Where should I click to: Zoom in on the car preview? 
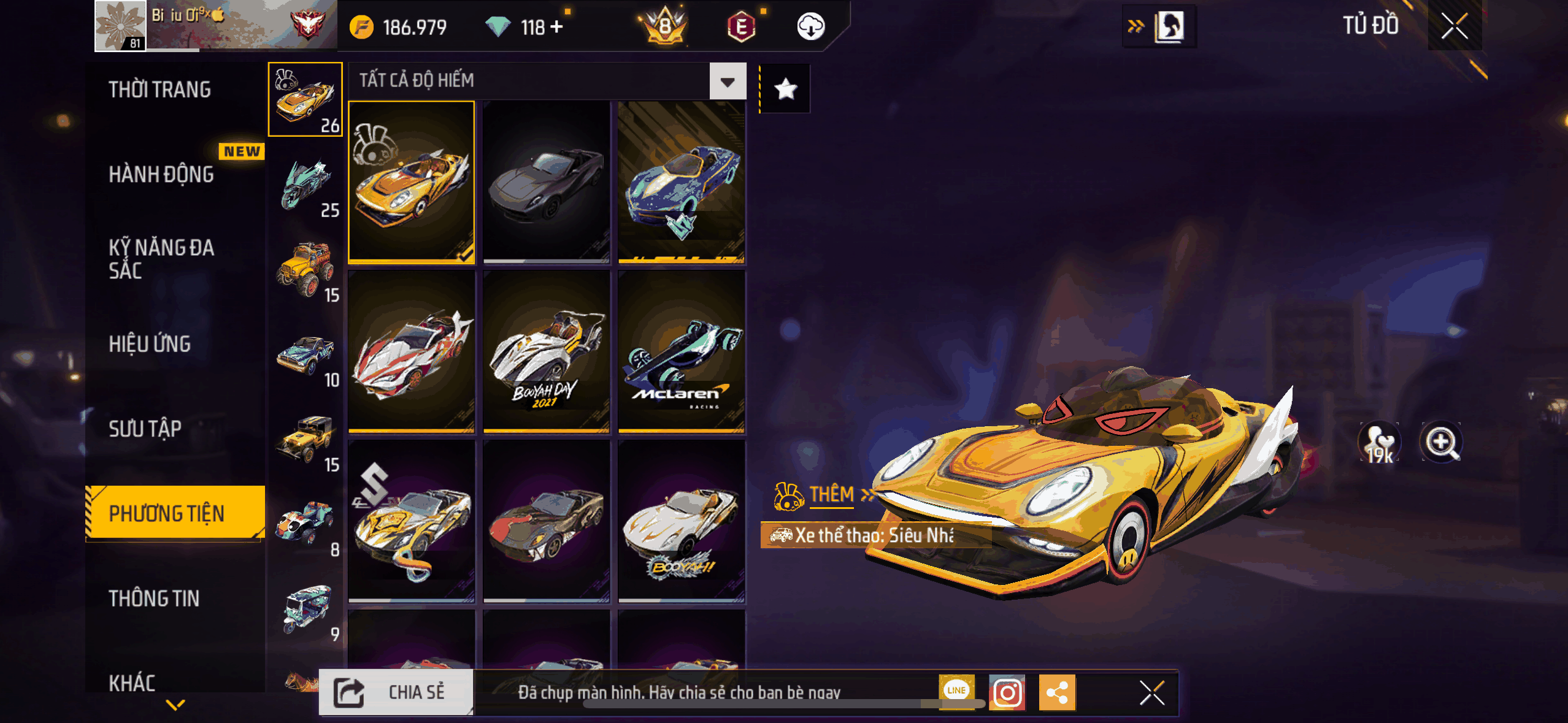pos(1441,442)
